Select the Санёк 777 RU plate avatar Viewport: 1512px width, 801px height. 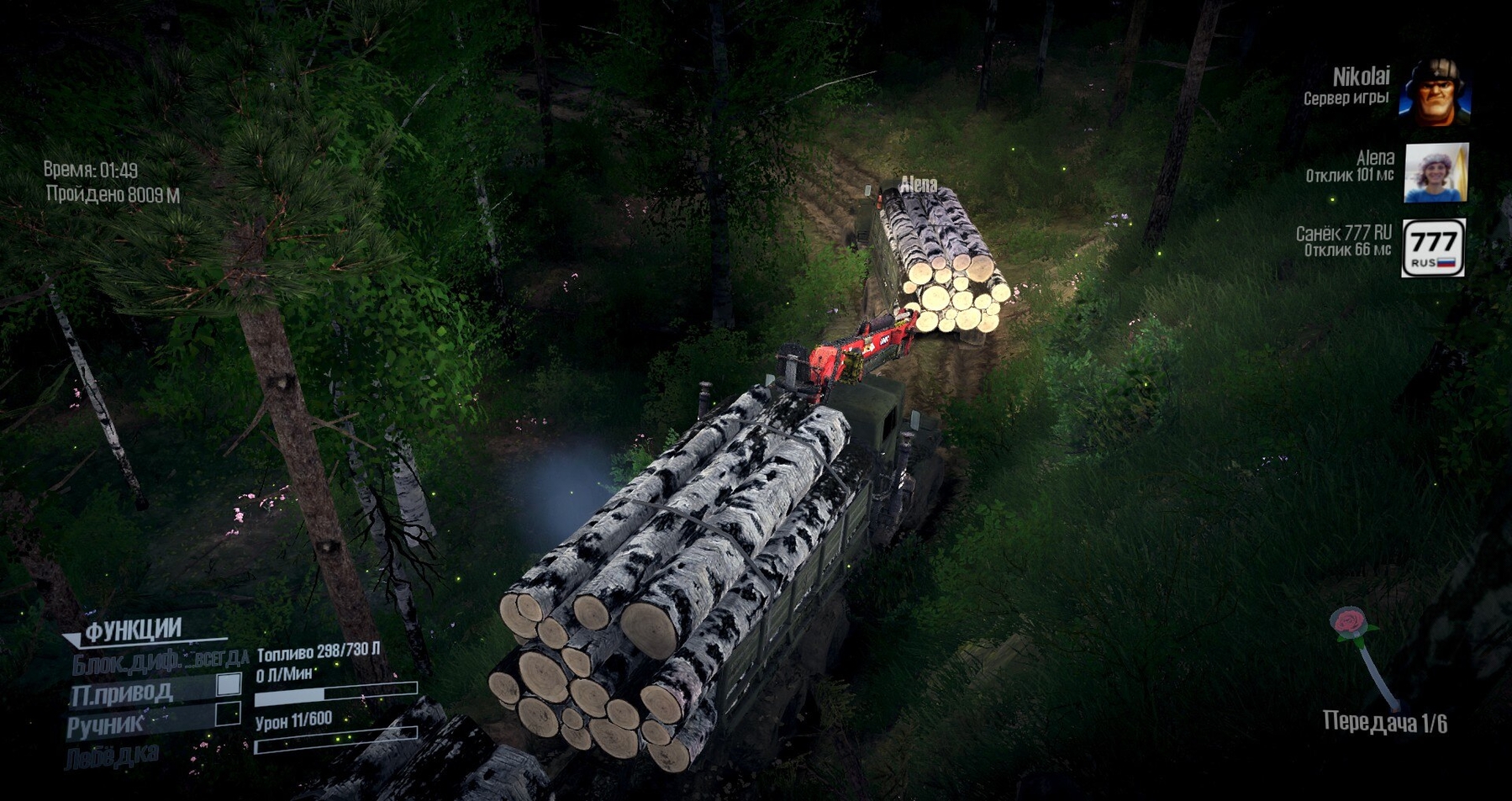coord(1433,247)
